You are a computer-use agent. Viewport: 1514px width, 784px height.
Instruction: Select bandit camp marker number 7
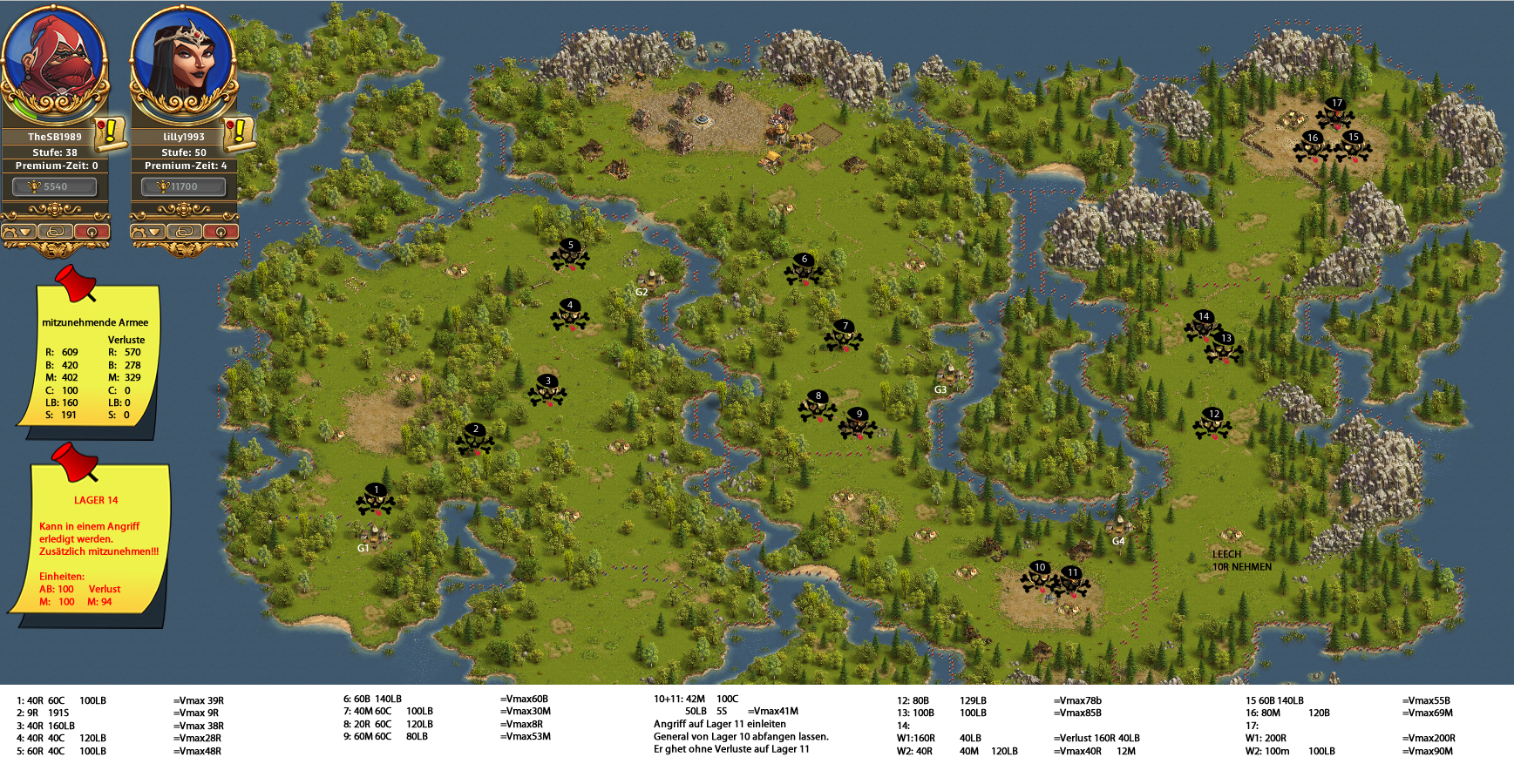tap(844, 335)
